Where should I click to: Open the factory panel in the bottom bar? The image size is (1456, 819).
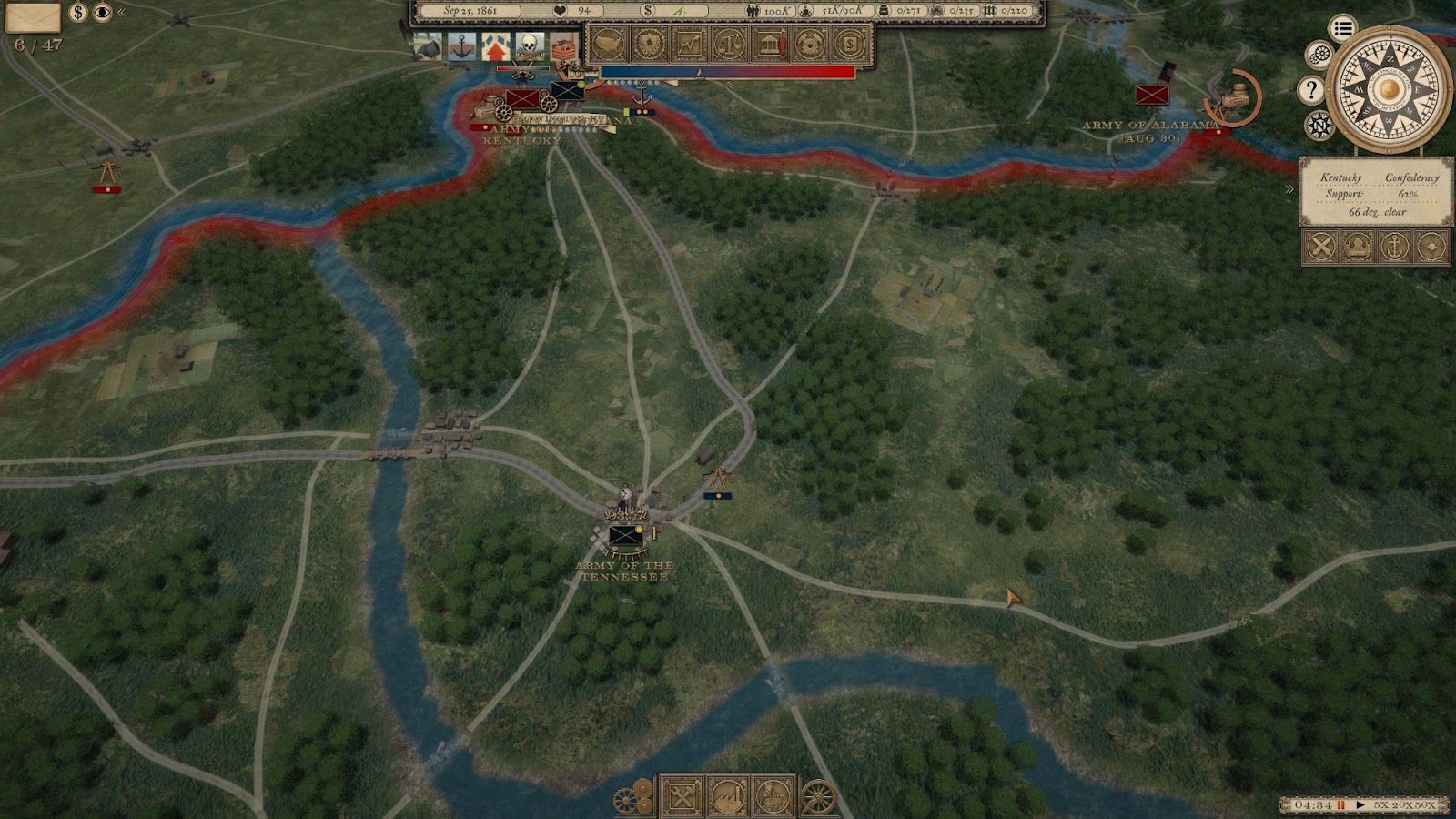(727, 797)
